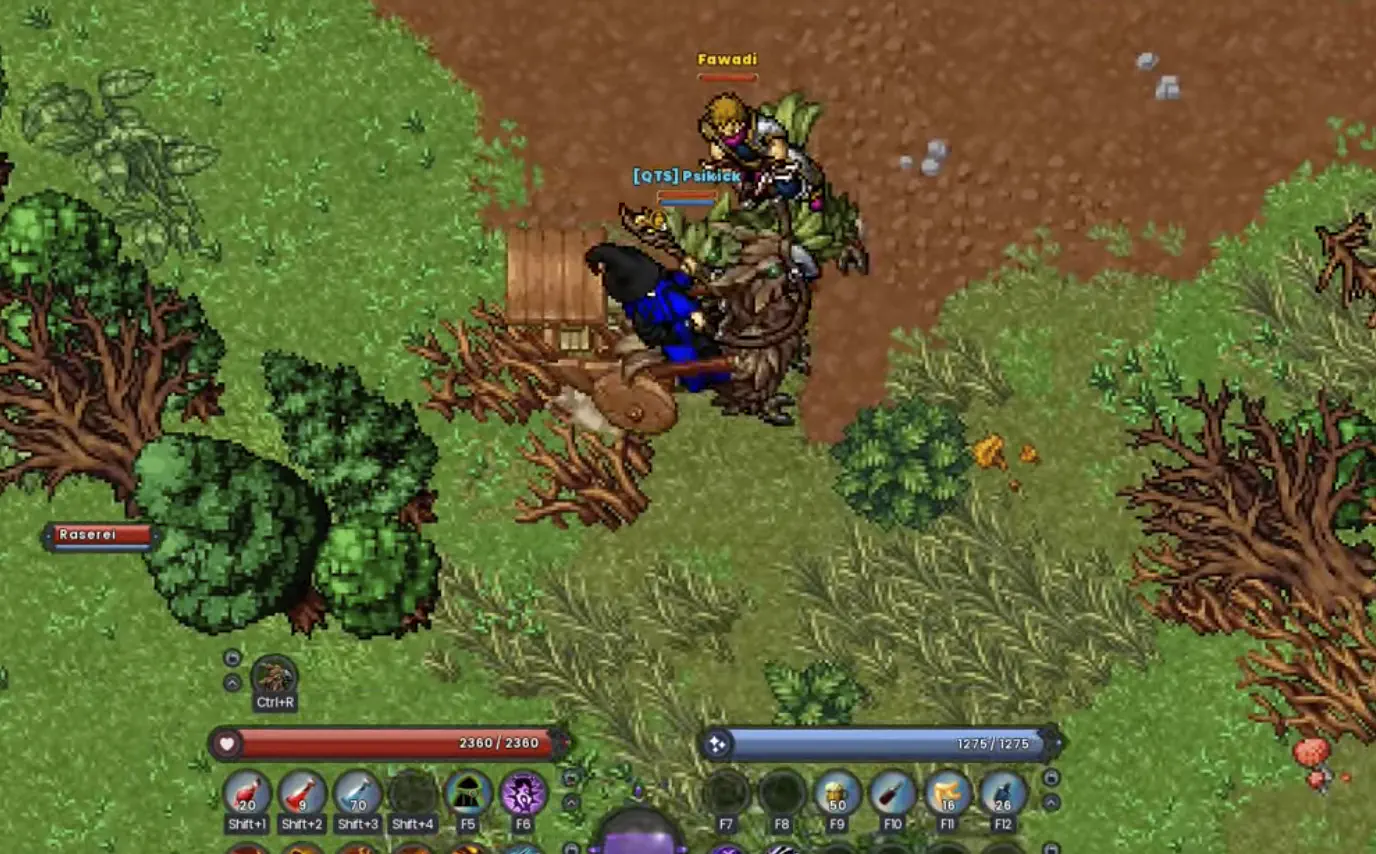This screenshot has height=854, width=1376.
Task: Target the player named Fawadi
Action: tap(728, 60)
